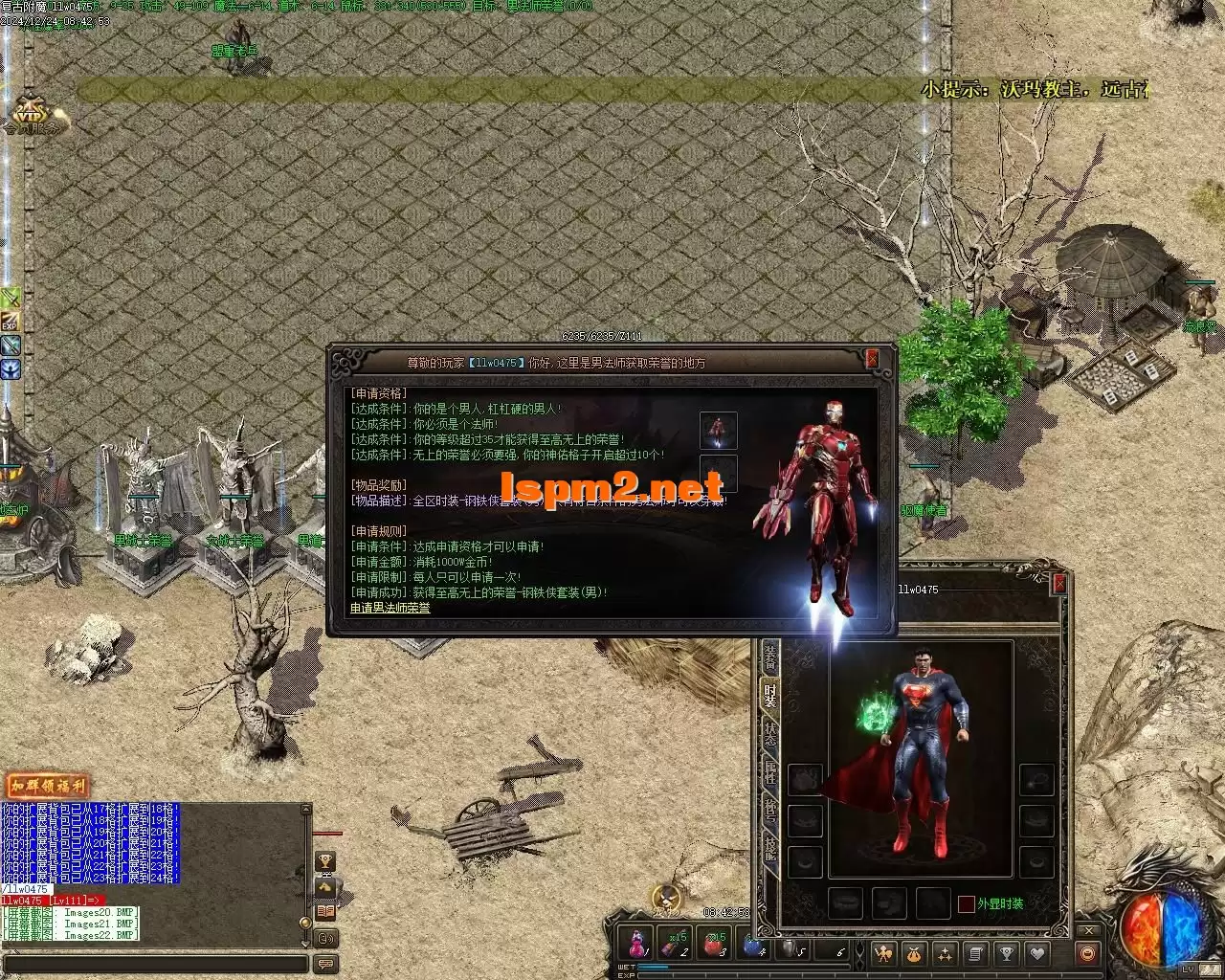Close the male mage honor dialog

click(x=872, y=359)
